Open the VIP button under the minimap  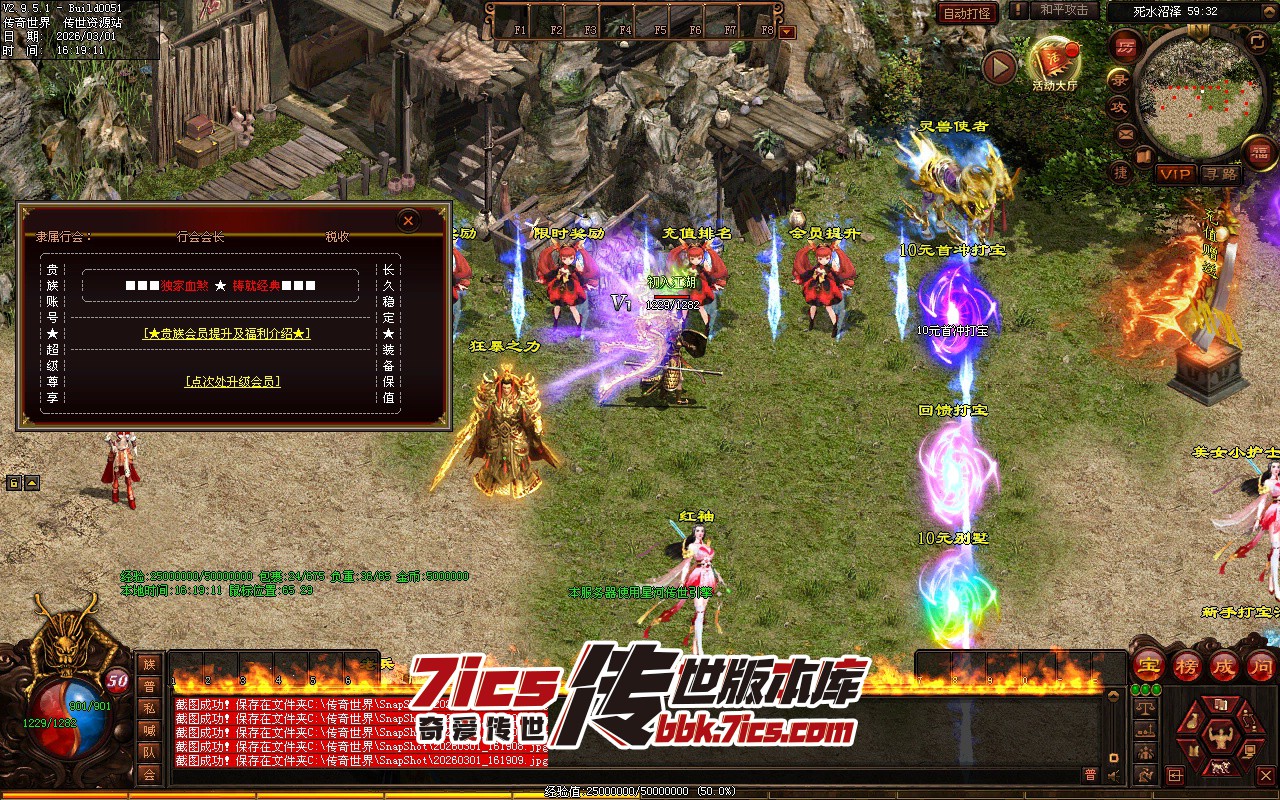1175,174
